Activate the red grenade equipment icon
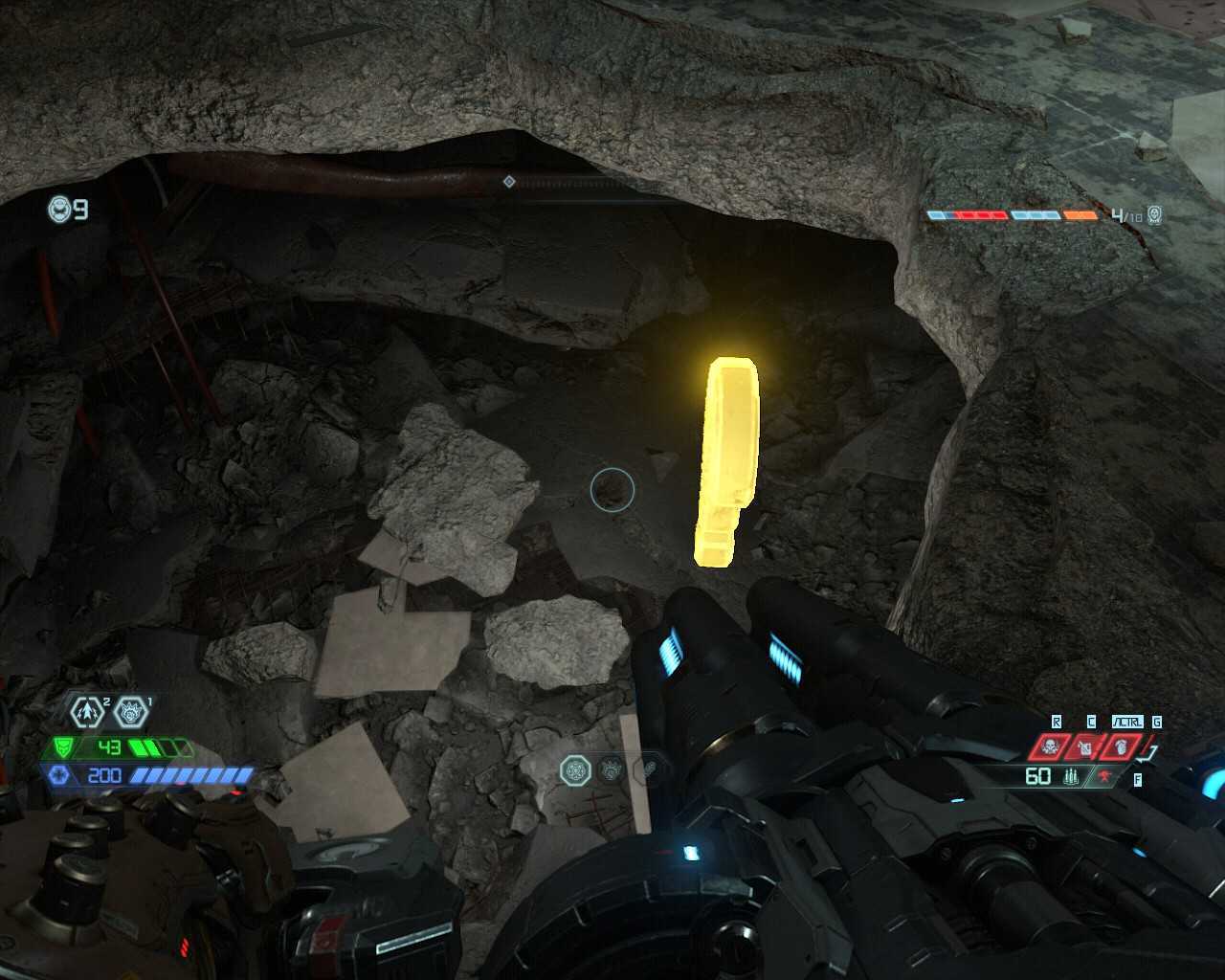Viewport: 1225px width, 980px height. (1121, 746)
